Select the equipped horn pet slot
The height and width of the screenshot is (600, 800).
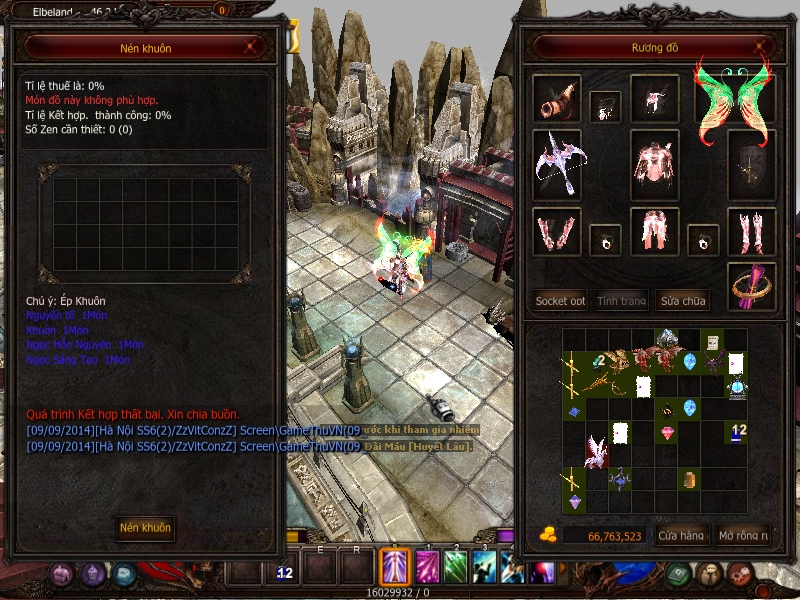[555, 97]
